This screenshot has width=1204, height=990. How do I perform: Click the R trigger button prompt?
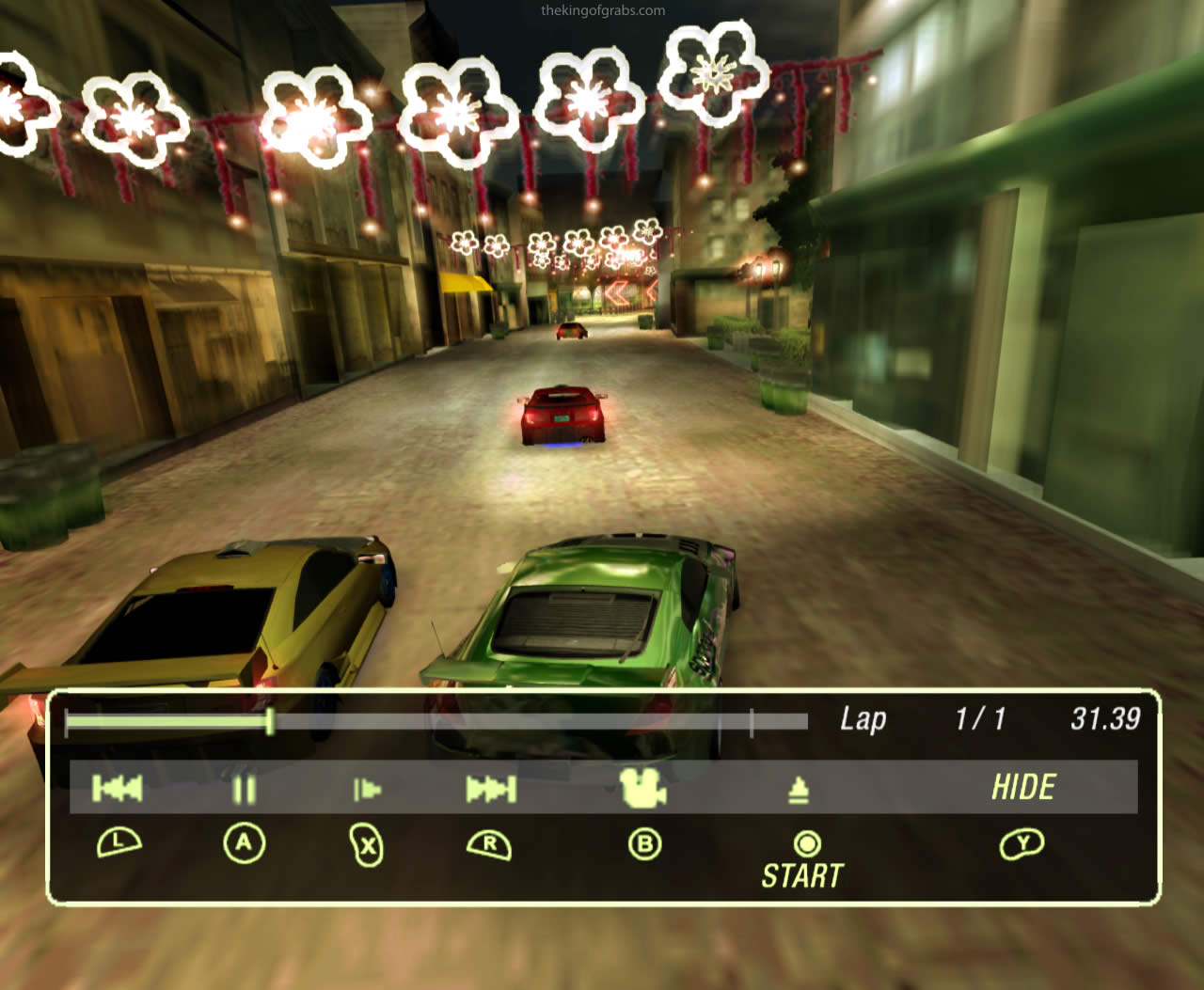489,845
